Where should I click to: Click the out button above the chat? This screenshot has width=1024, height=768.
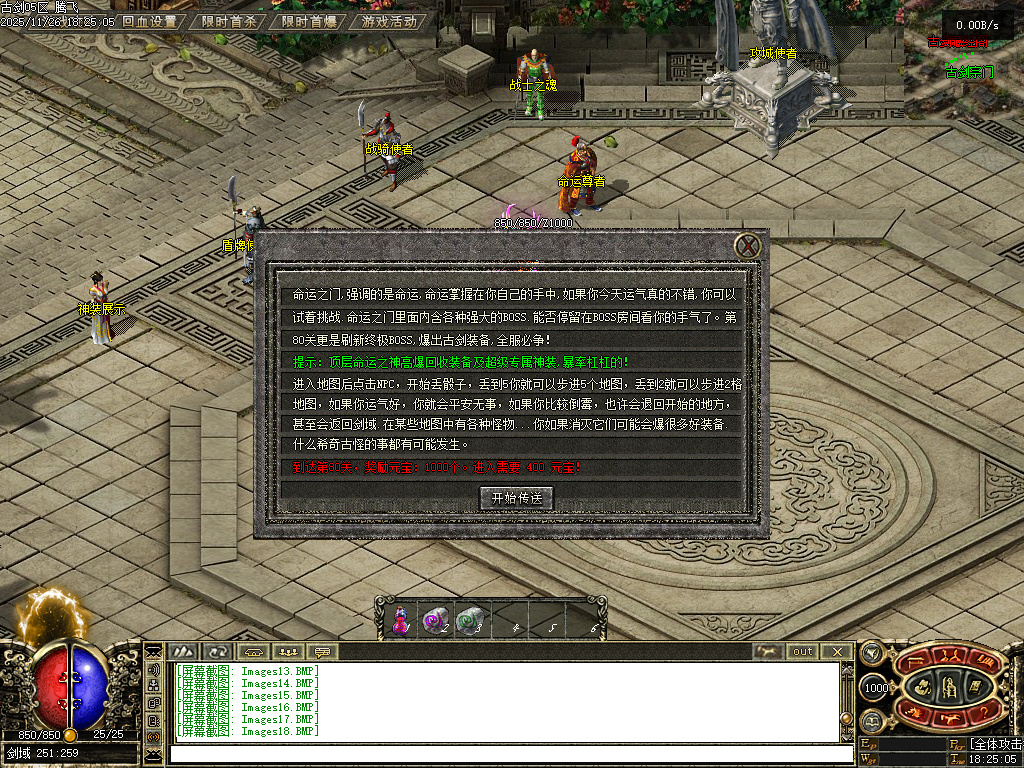click(803, 651)
